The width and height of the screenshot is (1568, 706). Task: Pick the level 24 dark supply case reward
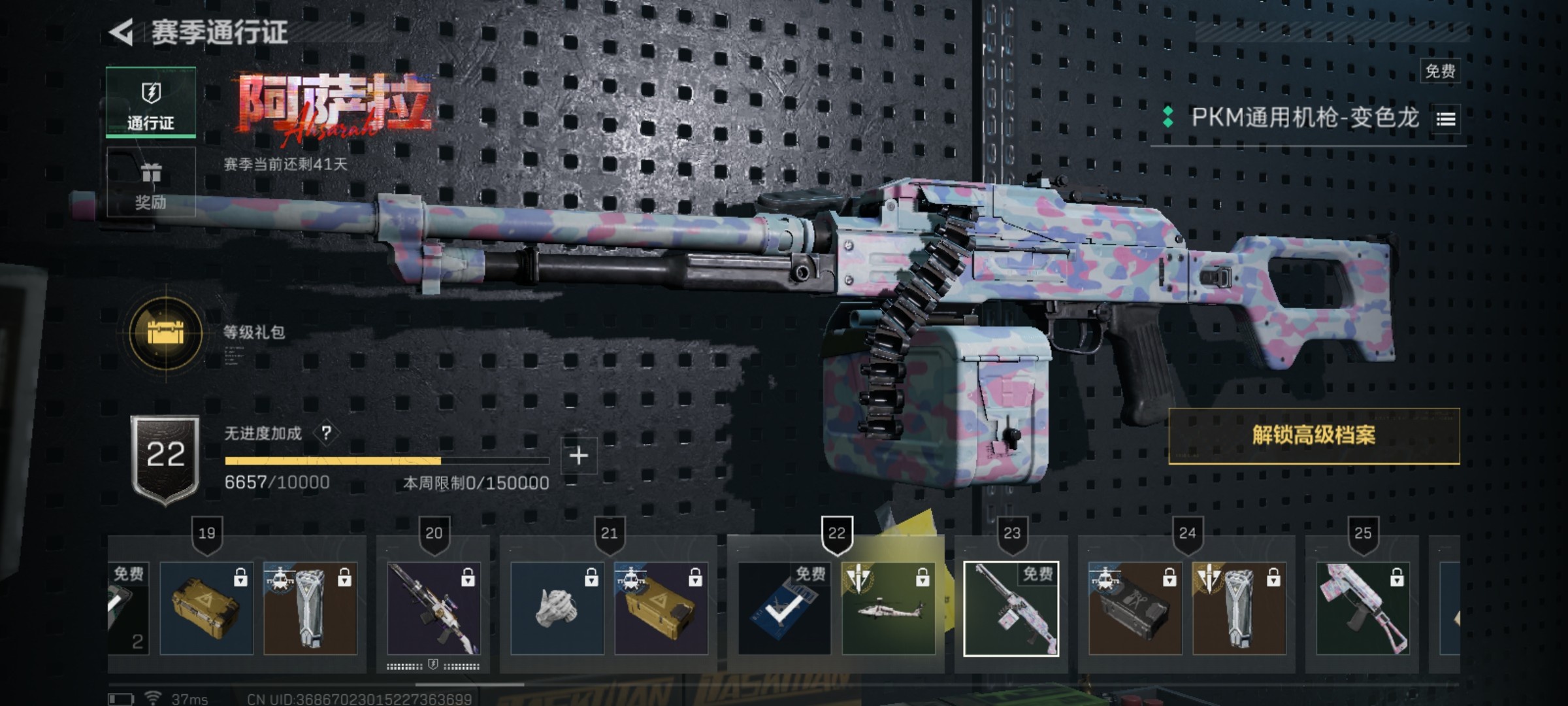point(1135,608)
